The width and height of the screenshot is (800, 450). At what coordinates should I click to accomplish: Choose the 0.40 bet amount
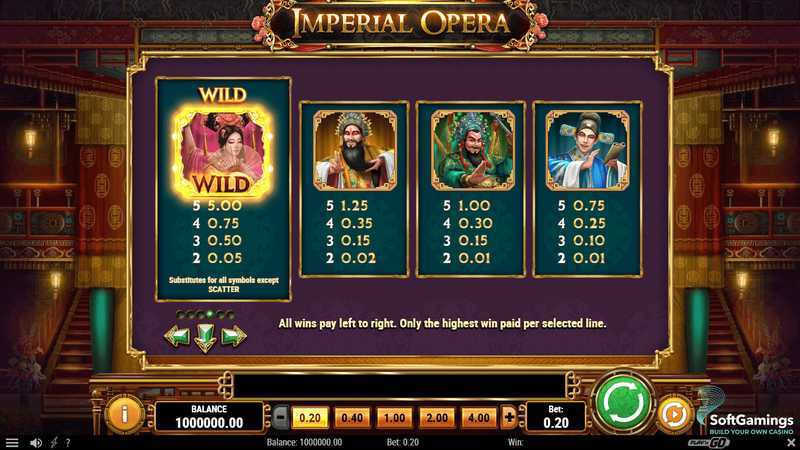point(353,416)
